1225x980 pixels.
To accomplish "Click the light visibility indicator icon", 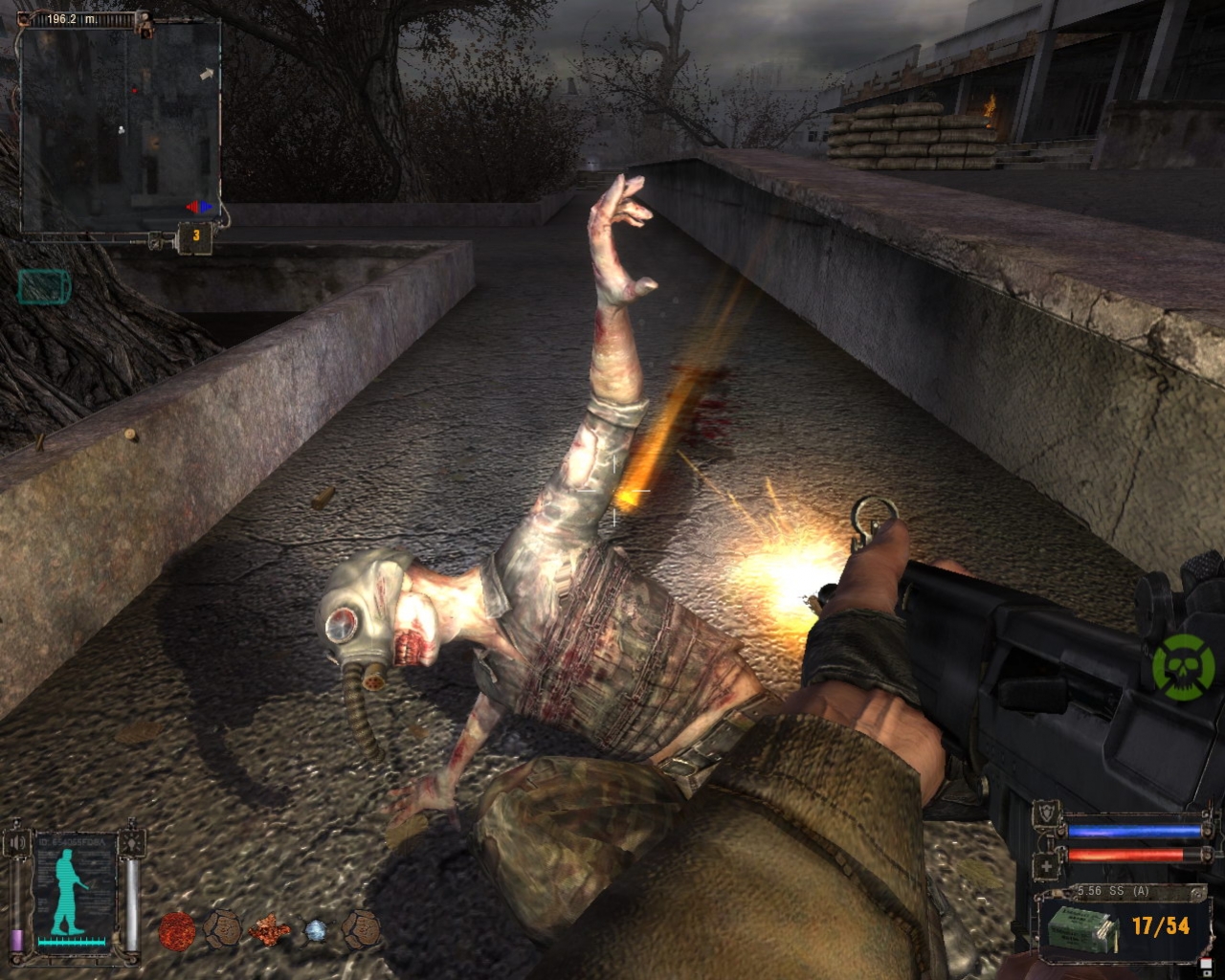I will tap(131, 842).
